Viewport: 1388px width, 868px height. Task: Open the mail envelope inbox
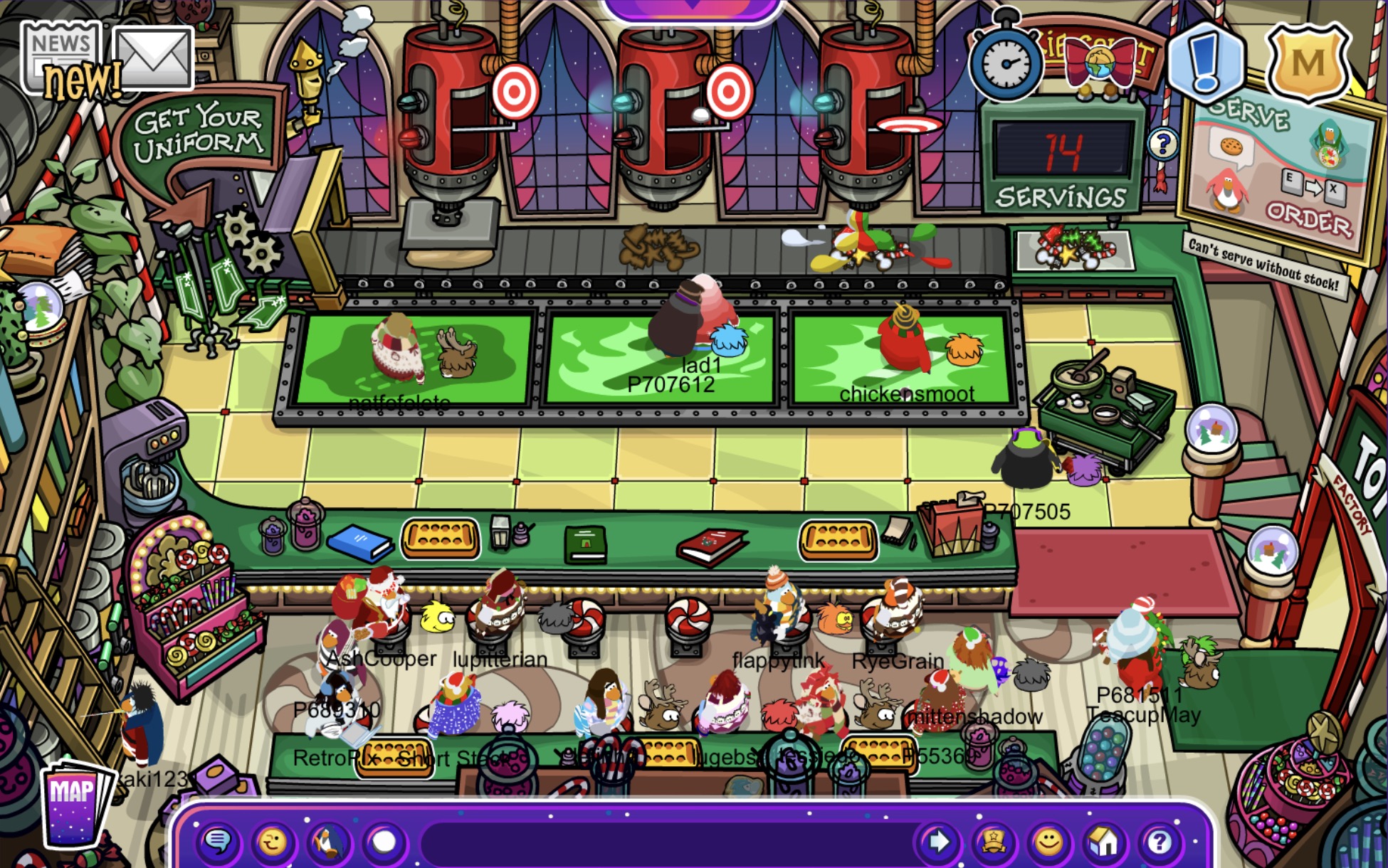[153, 58]
